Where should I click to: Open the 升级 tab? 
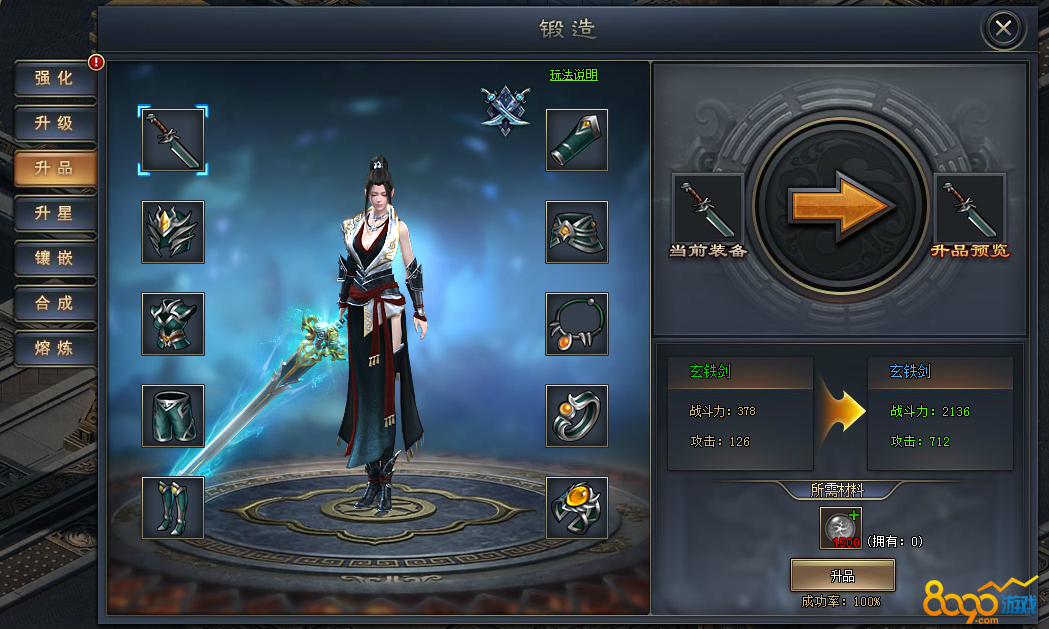point(55,124)
